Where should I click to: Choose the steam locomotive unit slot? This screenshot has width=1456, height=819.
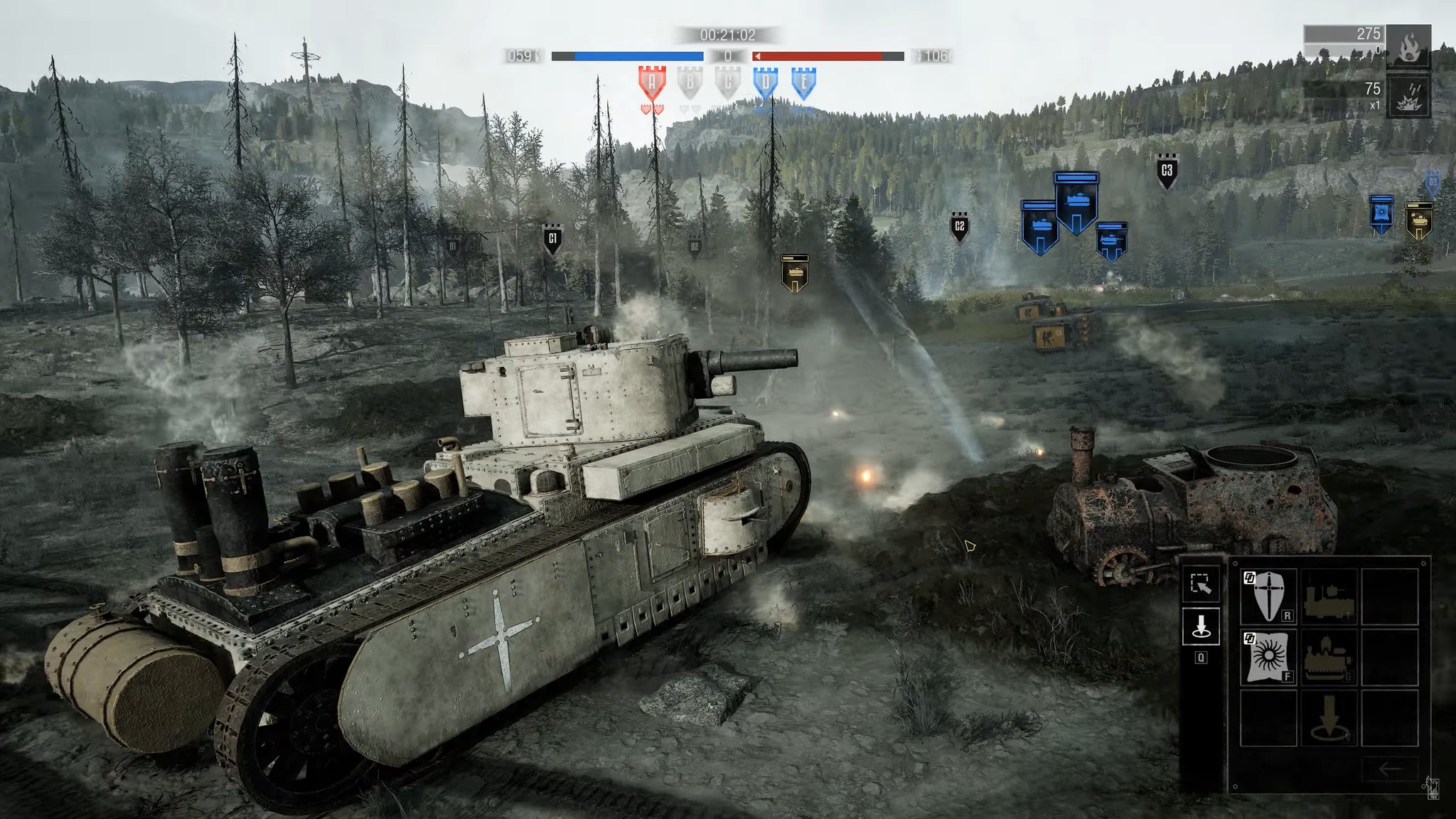point(1329,596)
